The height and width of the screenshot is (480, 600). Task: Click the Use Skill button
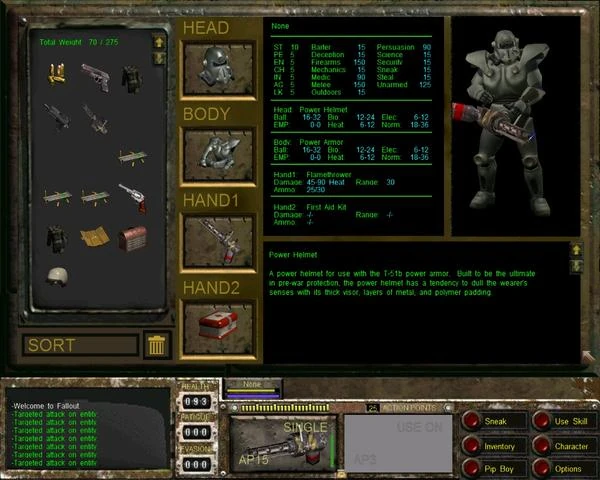pyautogui.click(x=566, y=422)
